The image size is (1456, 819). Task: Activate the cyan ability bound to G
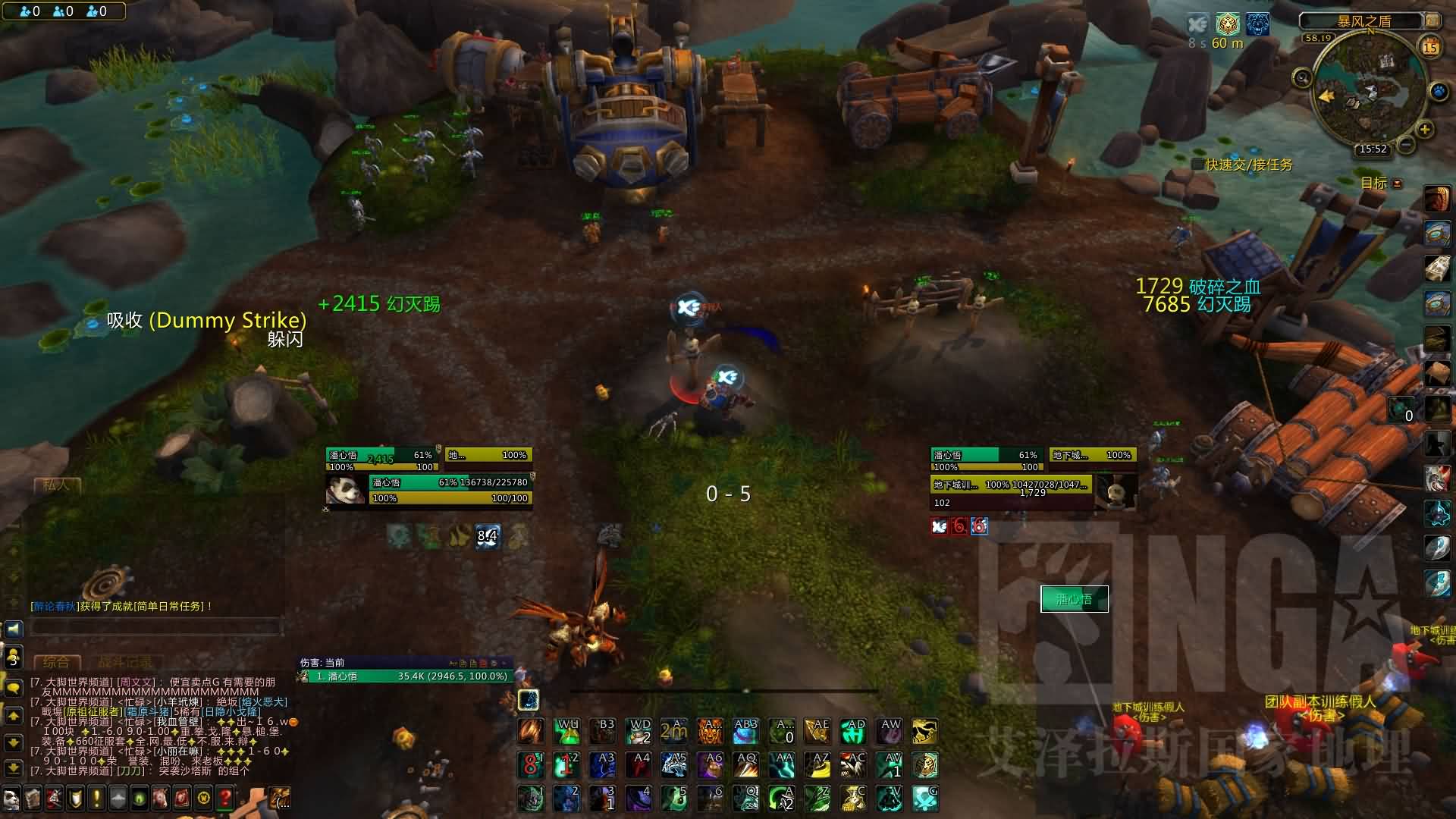[924, 799]
